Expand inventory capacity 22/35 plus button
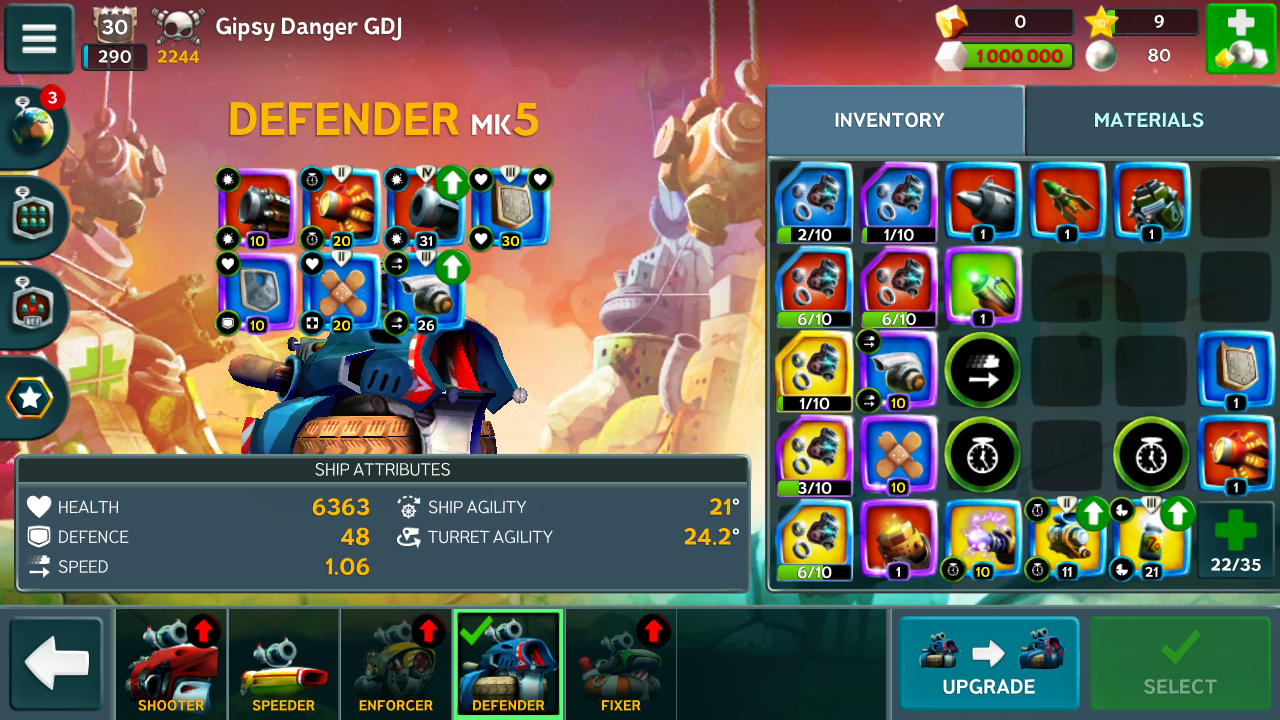This screenshot has height=720, width=1280. point(1236,539)
